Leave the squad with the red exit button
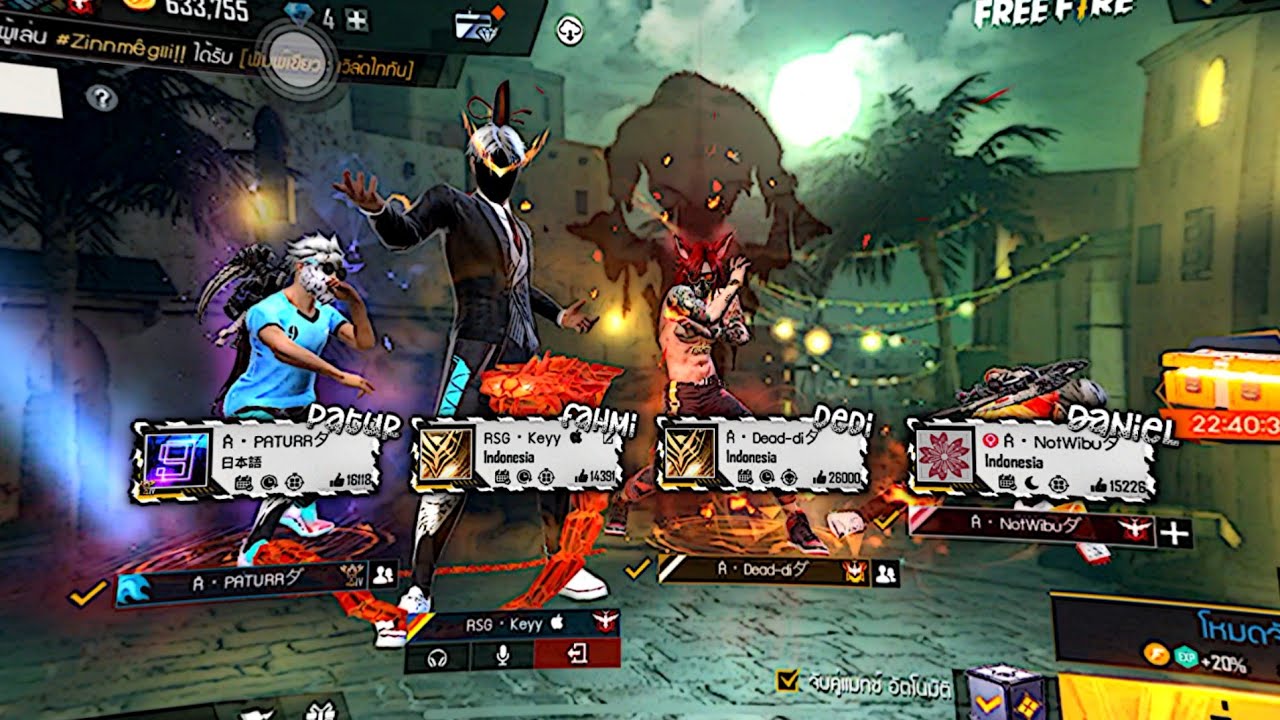 click(x=577, y=654)
